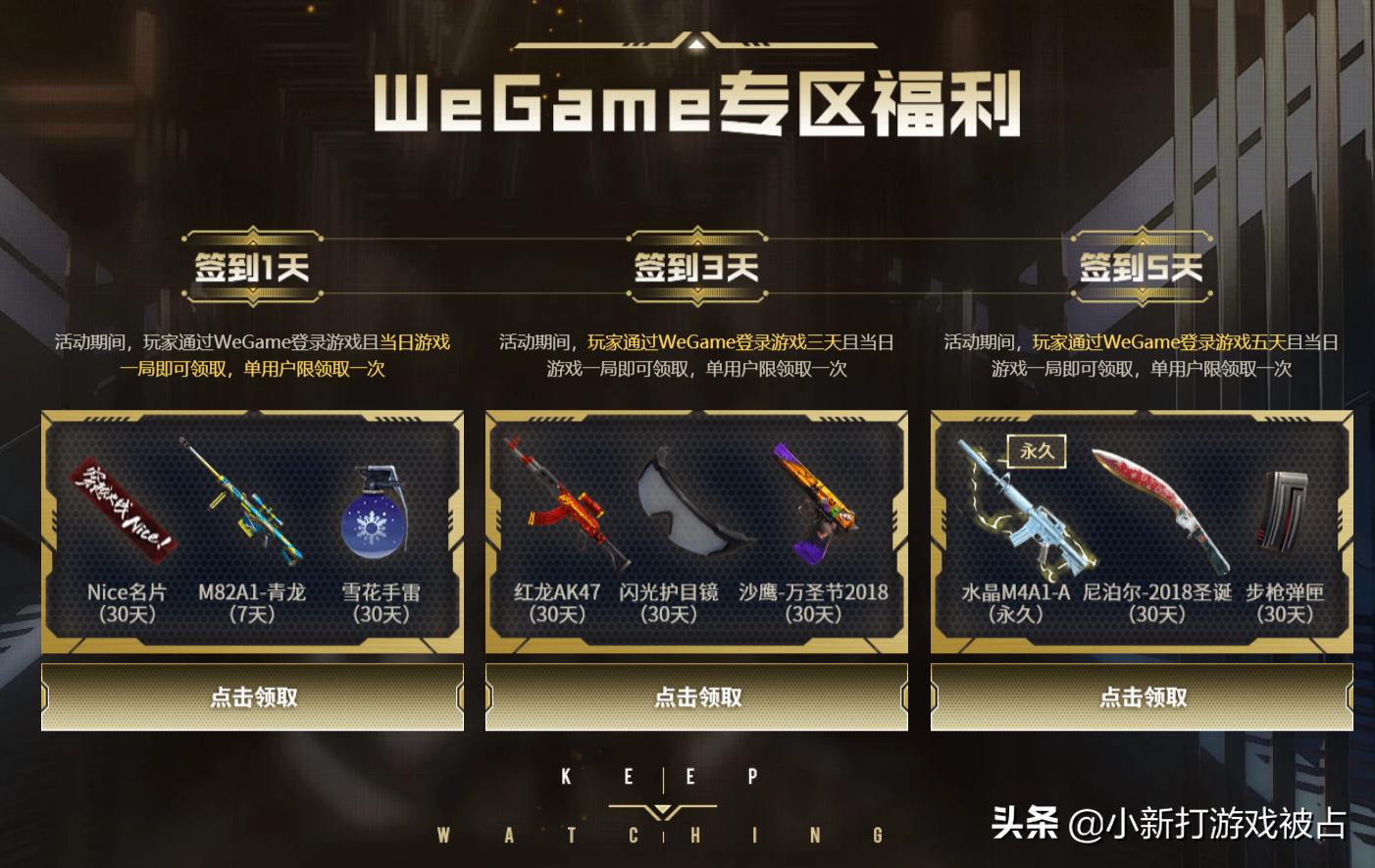Expand the KEEP WATCHING arrow

click(664, 810)
